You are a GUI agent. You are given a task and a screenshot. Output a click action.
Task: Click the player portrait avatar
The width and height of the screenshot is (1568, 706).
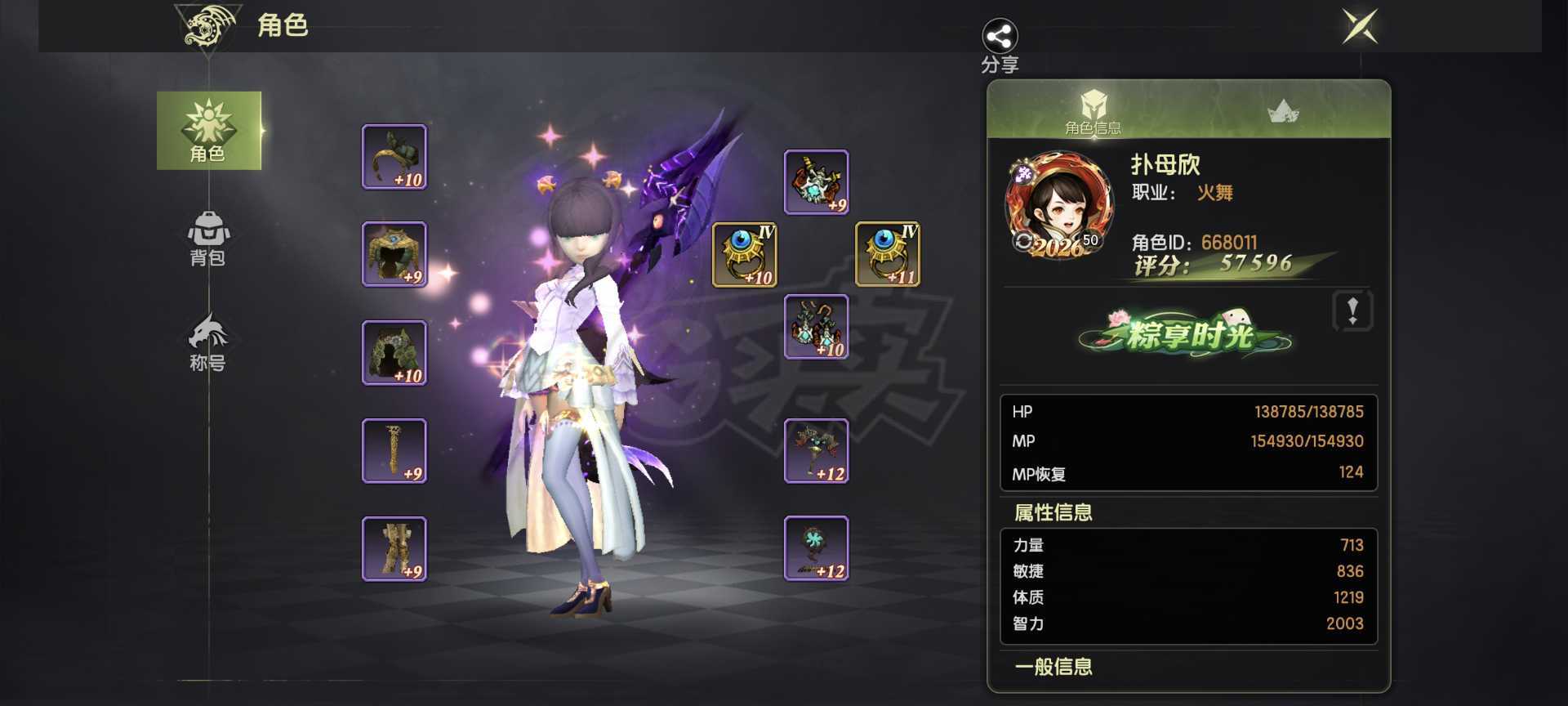click(1058, 204)
